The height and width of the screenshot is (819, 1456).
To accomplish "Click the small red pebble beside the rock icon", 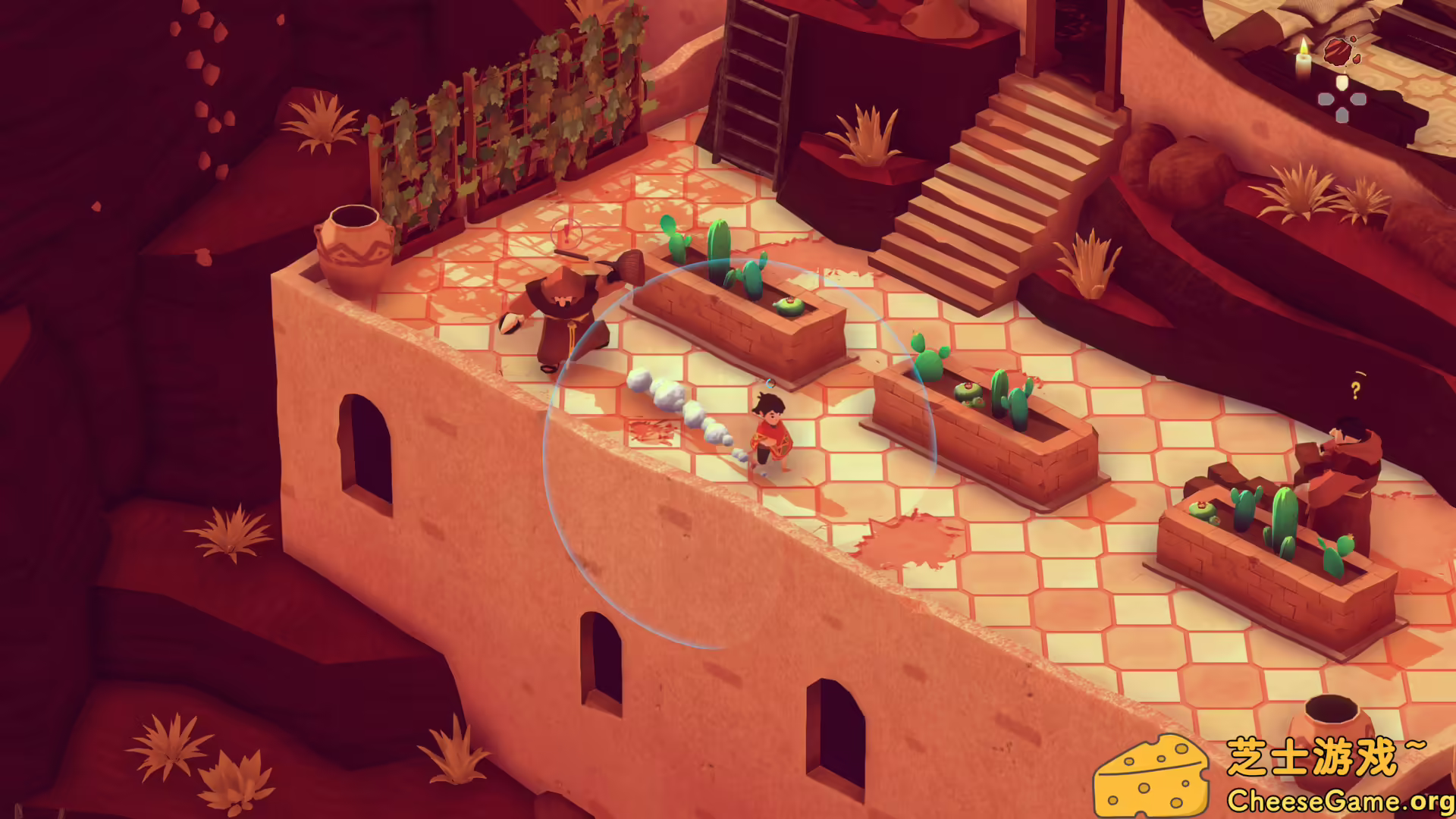I will click(x=1356, y=59).
